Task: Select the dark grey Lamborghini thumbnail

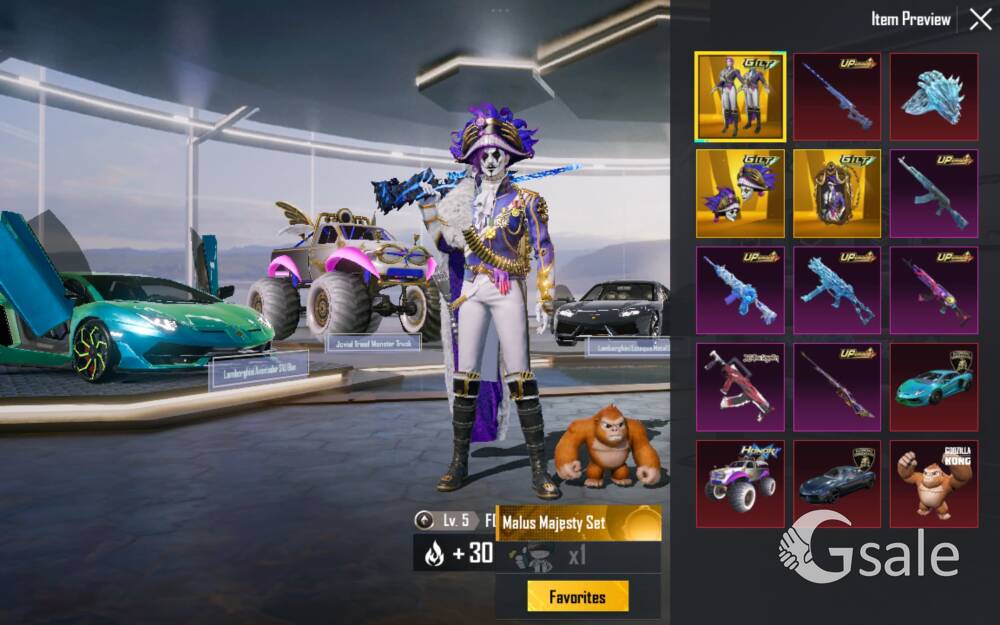Action: [837, 484]
